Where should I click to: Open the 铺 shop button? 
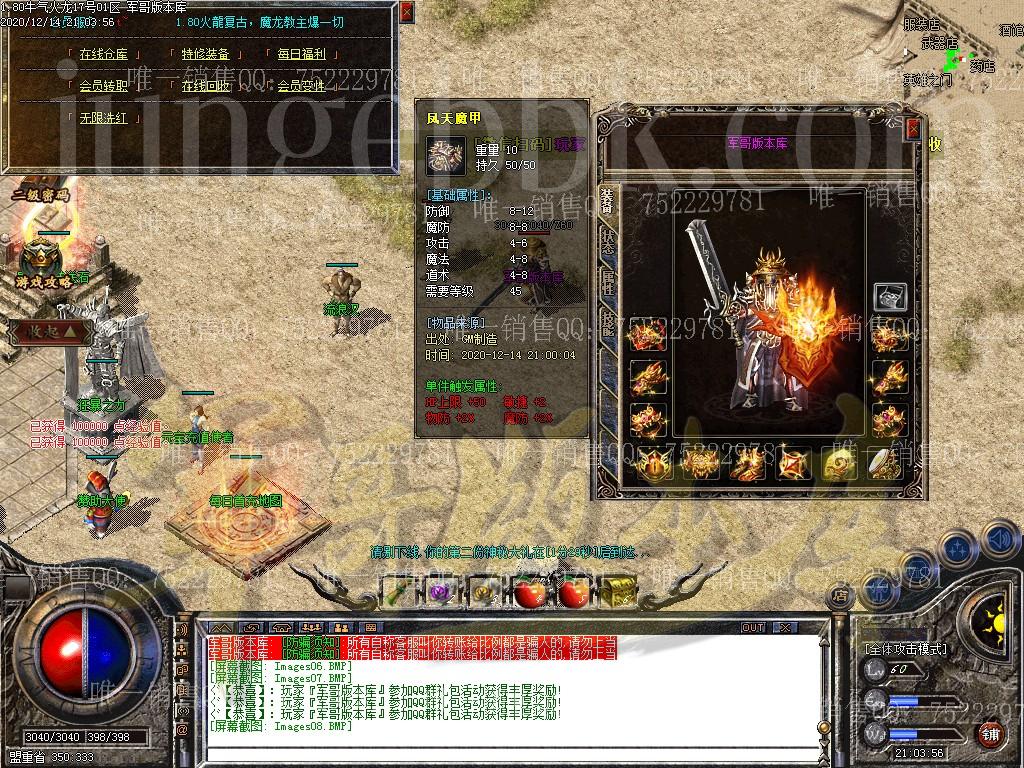pyautogui.click(x=990, y=735)
